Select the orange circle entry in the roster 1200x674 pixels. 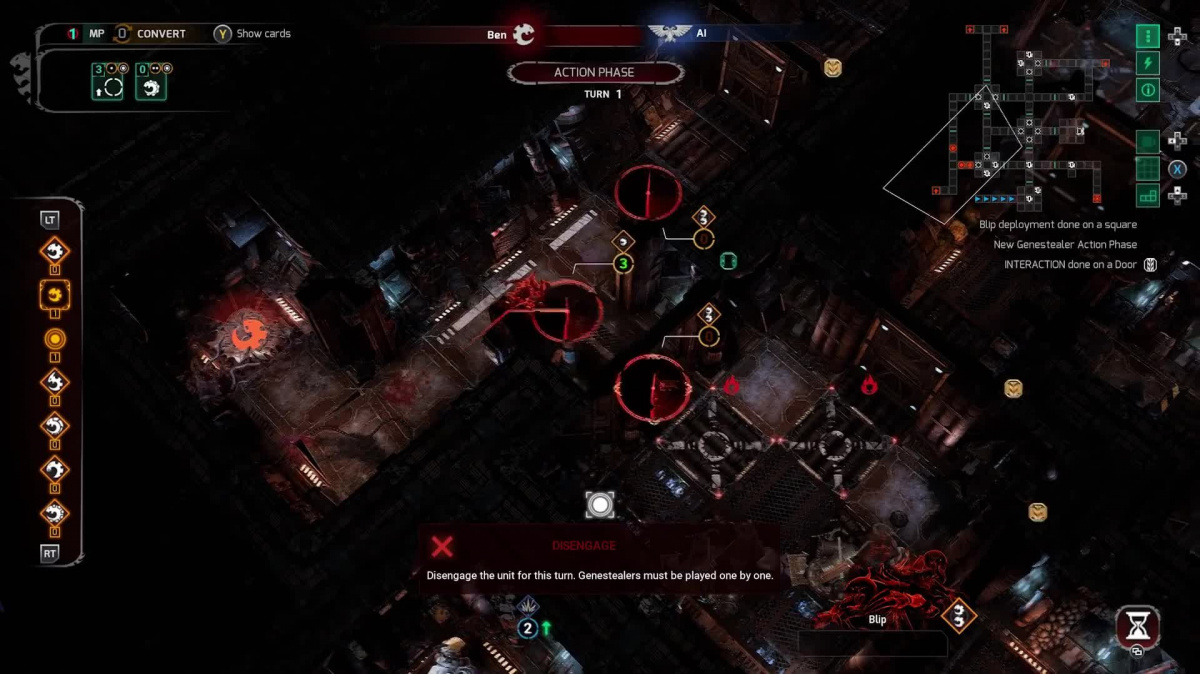tap(55, 339)
